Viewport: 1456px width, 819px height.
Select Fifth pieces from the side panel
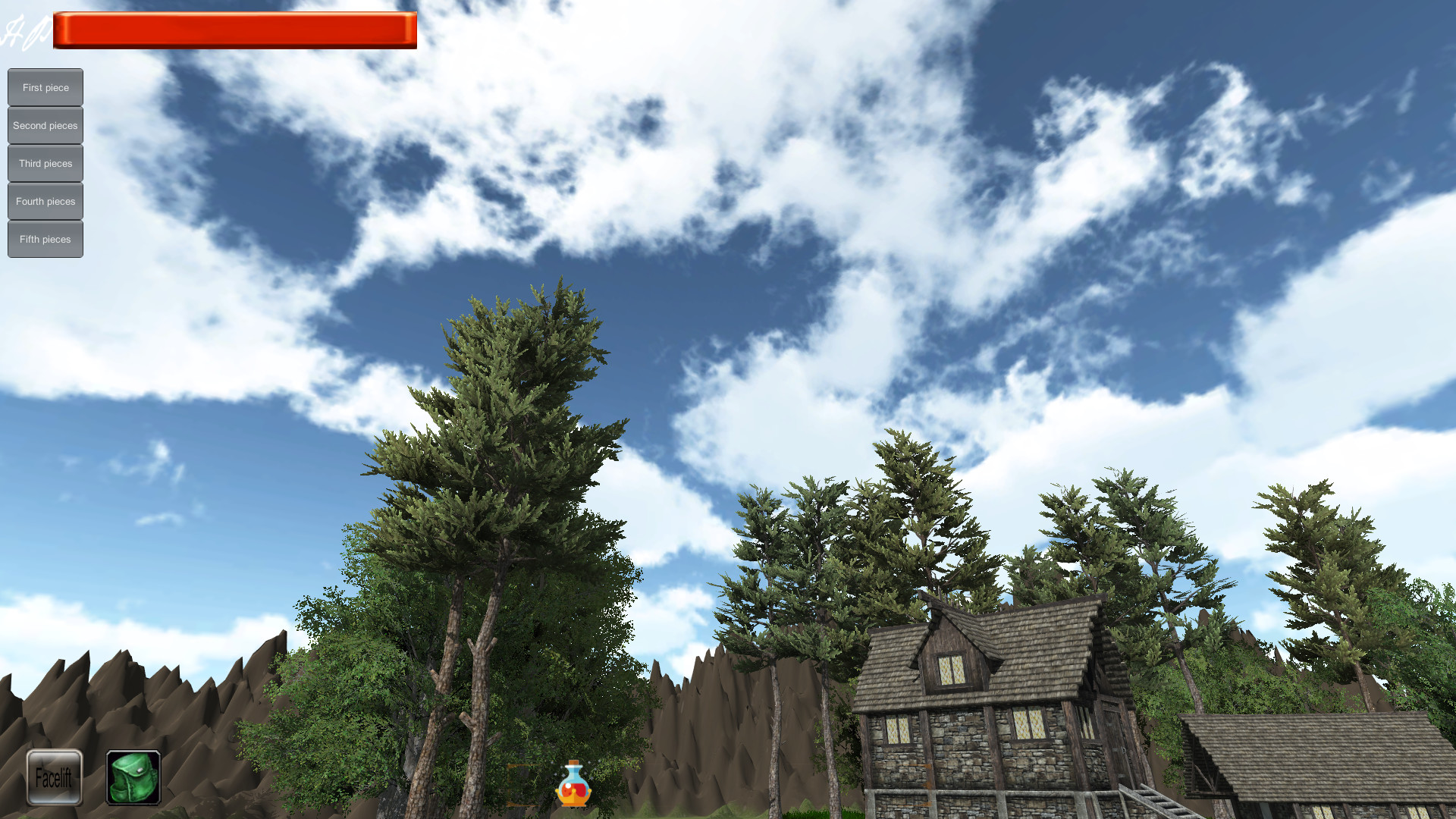click(45, 239)
